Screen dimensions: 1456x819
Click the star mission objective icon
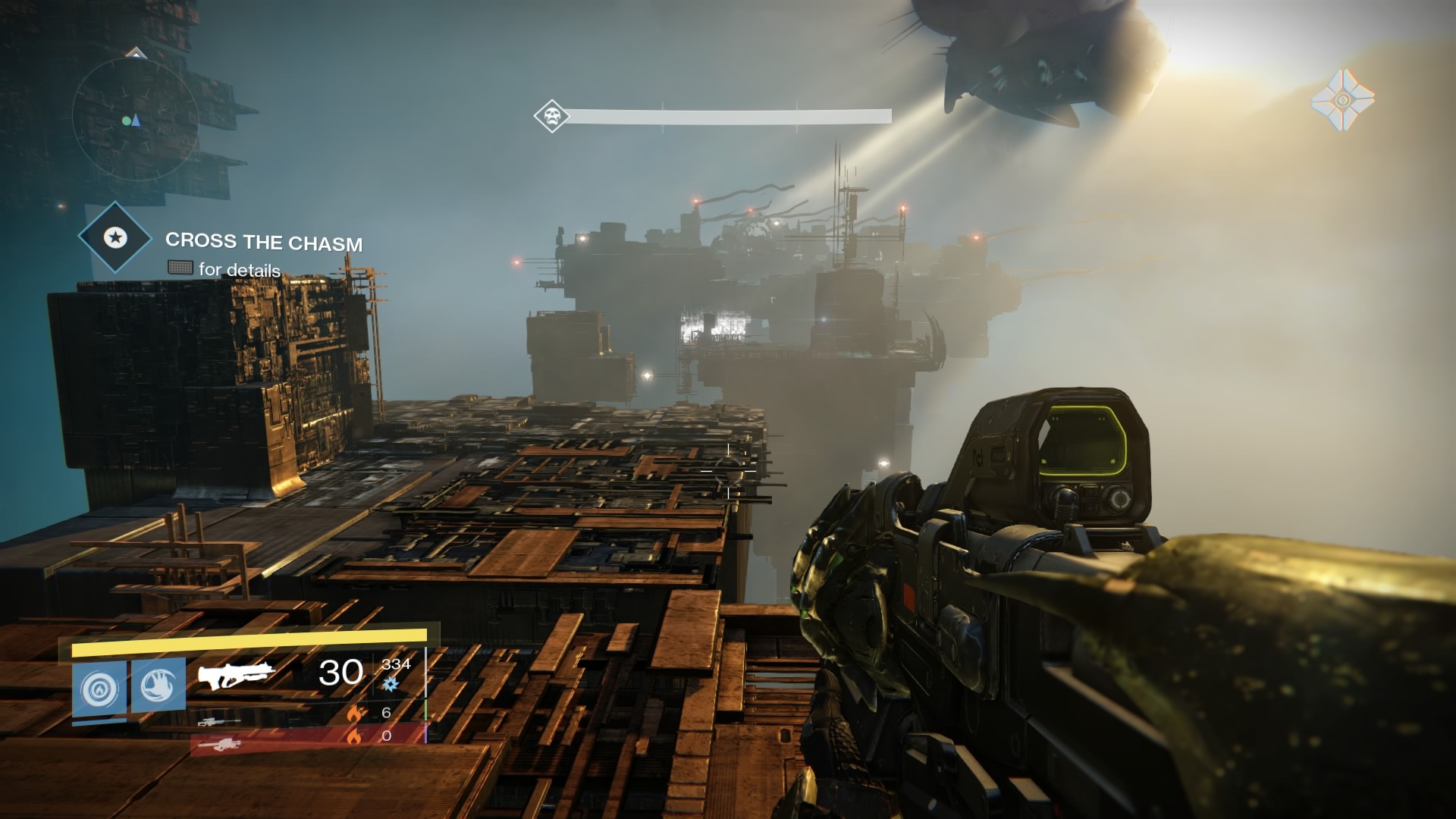pyautogui.click(x=117, y=237)
